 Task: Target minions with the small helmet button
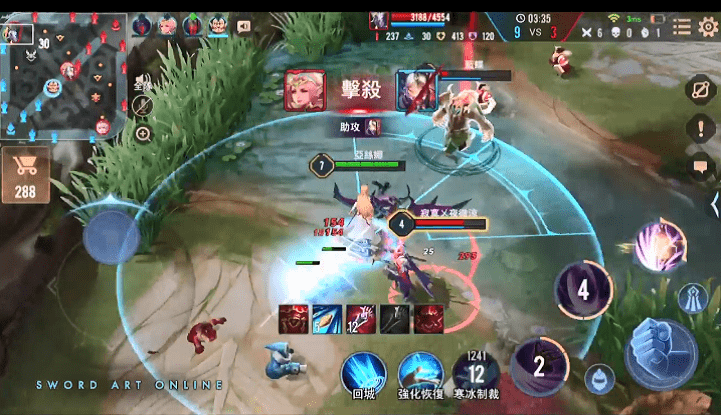(599, 378)
